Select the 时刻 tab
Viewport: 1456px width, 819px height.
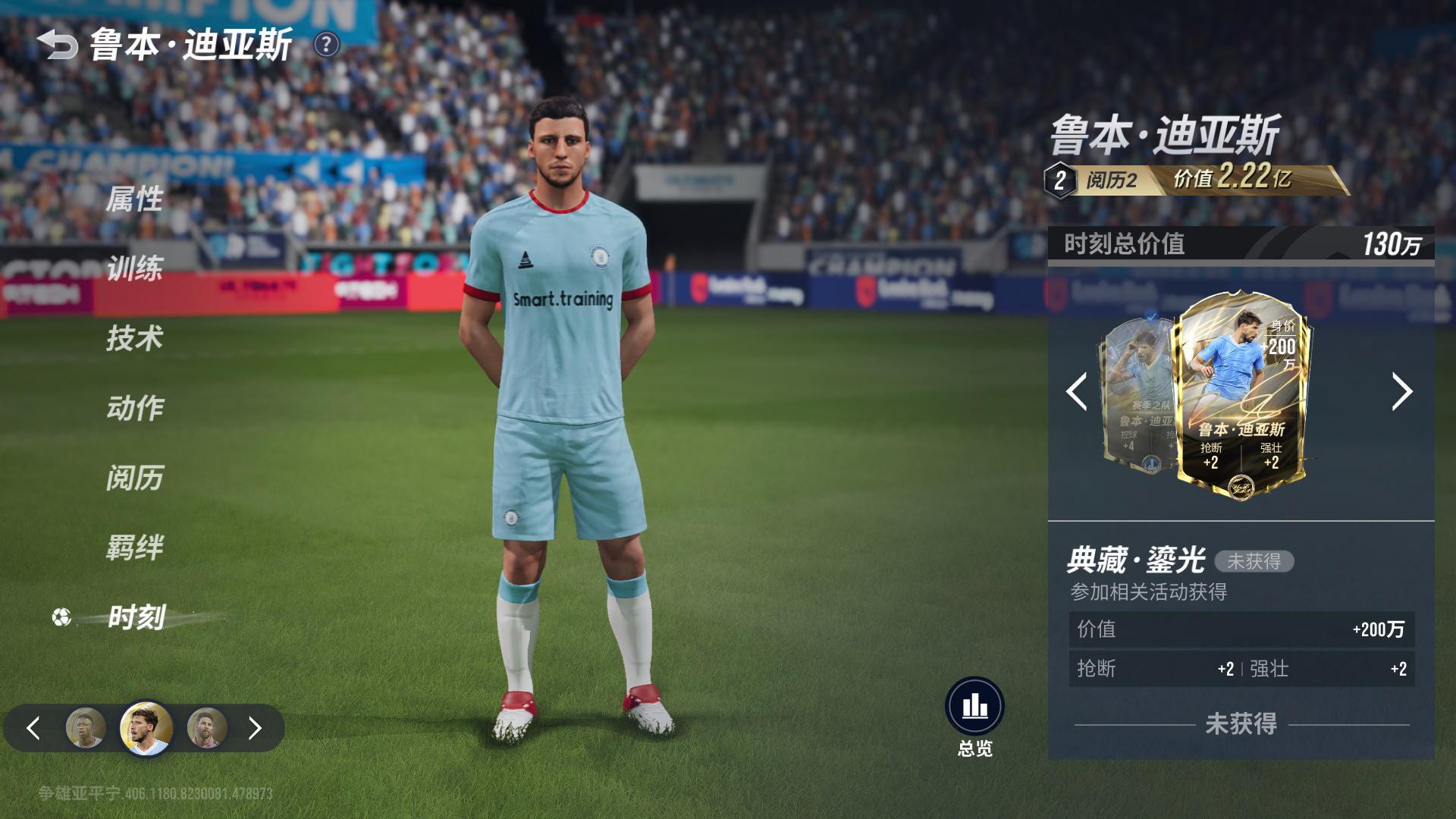[x=136, y=617]
